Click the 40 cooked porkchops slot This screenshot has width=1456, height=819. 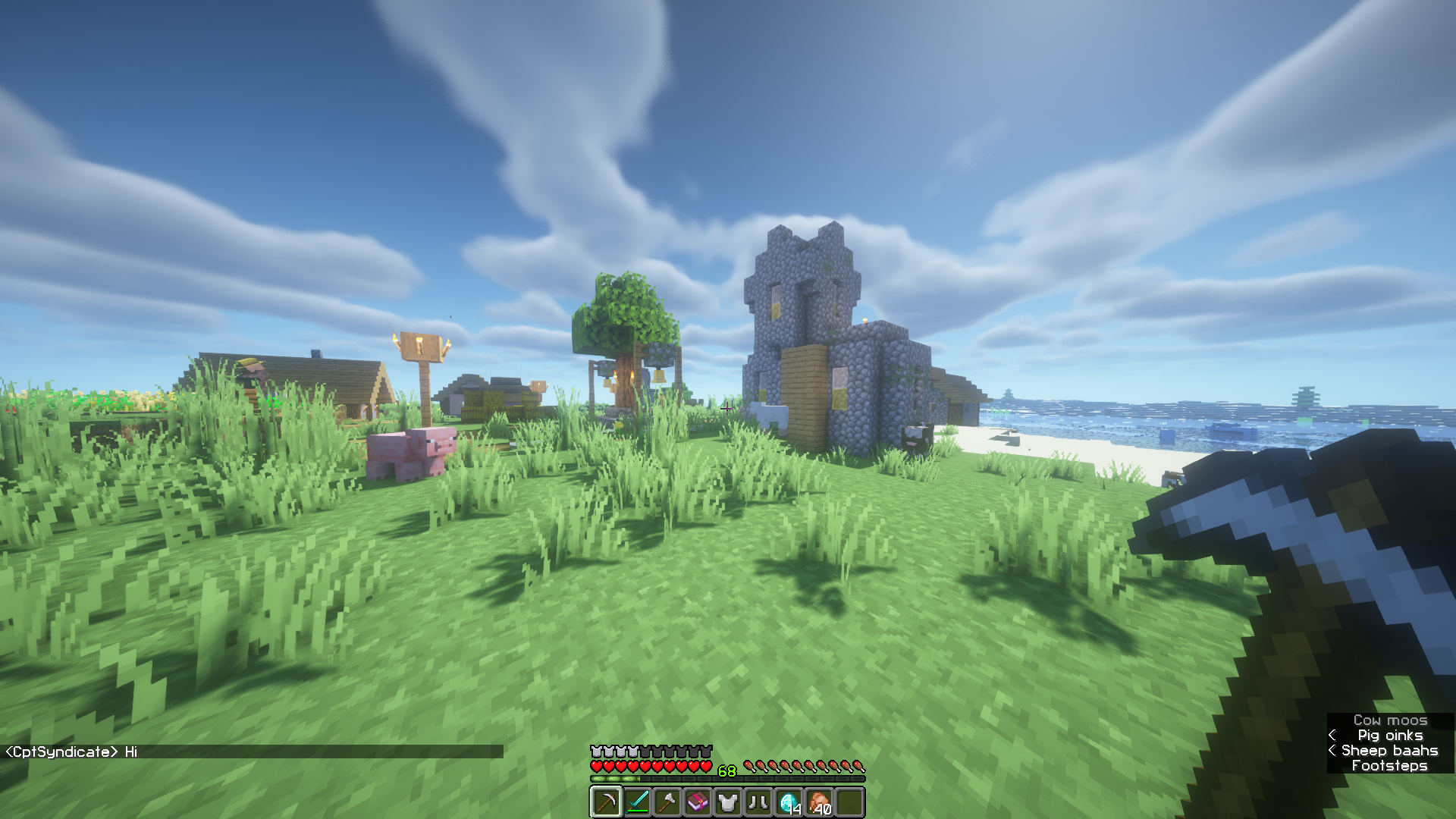pos(819,802)
